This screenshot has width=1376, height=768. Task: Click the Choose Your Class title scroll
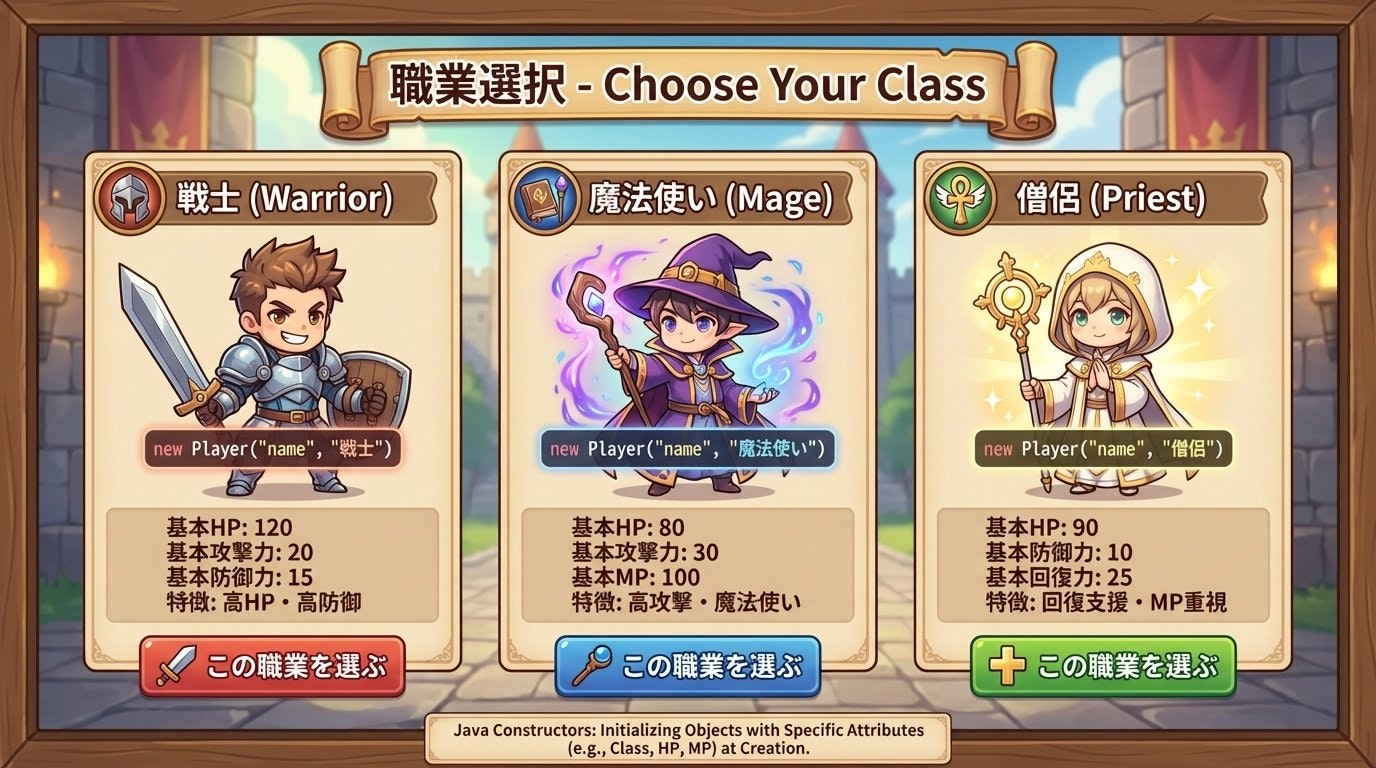pos(688,85)
